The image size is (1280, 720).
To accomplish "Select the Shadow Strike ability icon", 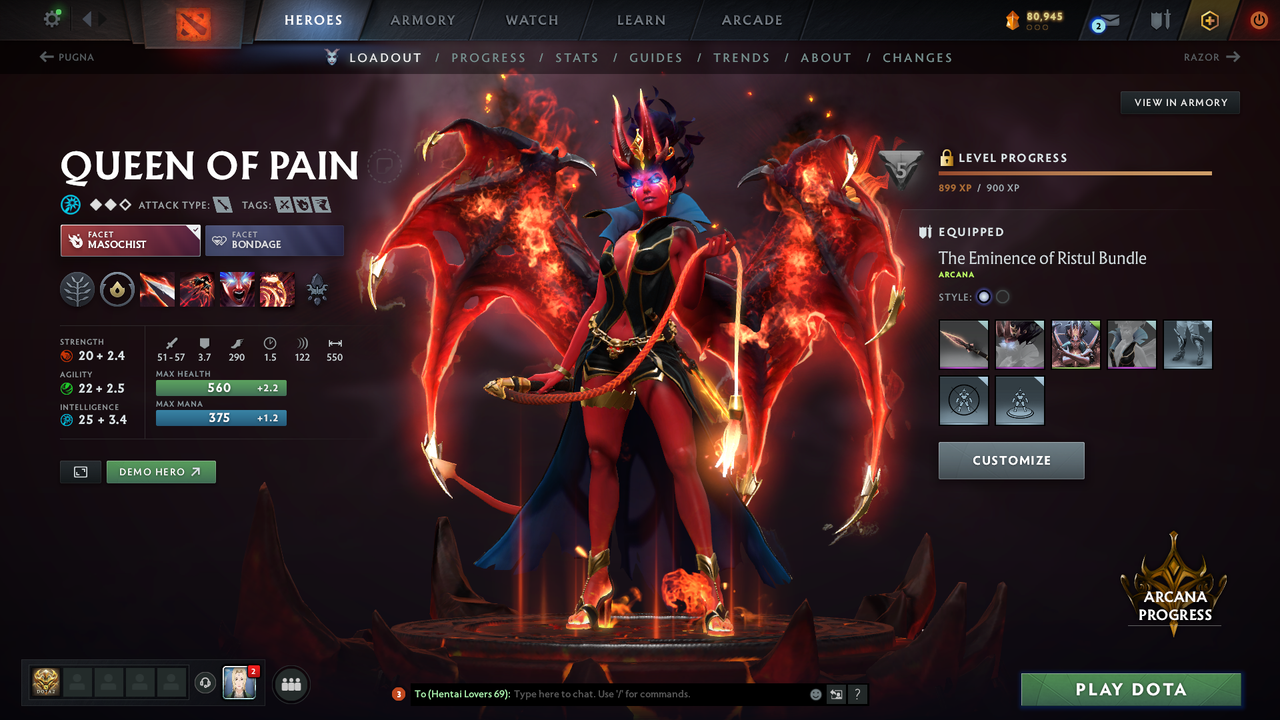I will point(157,289).
